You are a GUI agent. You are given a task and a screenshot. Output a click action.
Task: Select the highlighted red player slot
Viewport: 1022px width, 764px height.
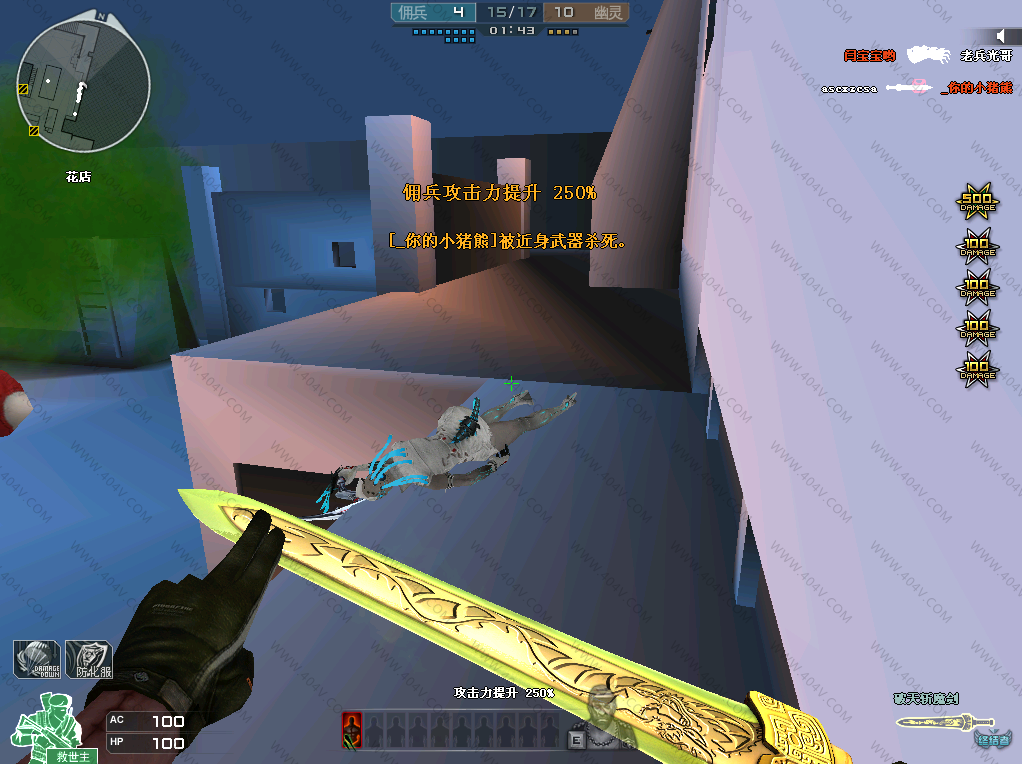pyautogui.click(x=351, y=730)
